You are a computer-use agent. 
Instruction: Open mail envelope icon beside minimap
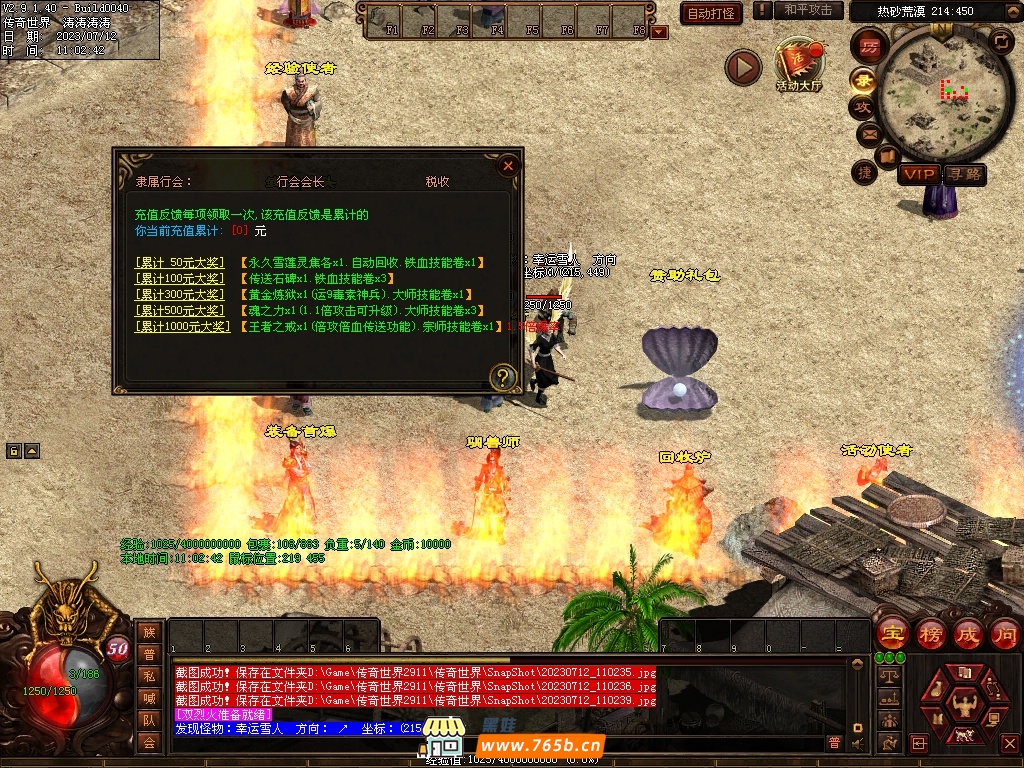[x=868, y=134]
